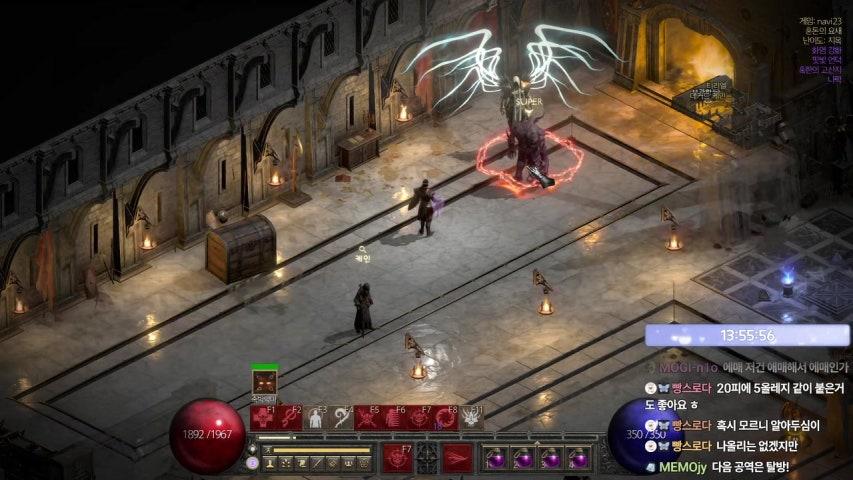The width and height of the screenshot is (853, 480).
Task: Open the left skill selector beside the health orb
Action: click(397, 458)
